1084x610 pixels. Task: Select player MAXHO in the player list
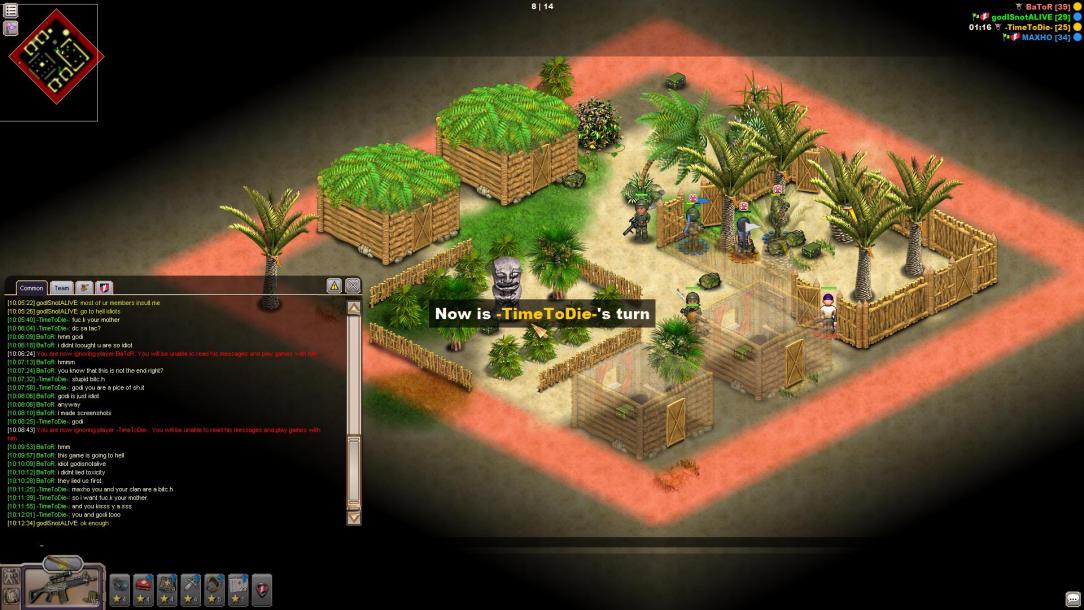tap(1046, 37)
